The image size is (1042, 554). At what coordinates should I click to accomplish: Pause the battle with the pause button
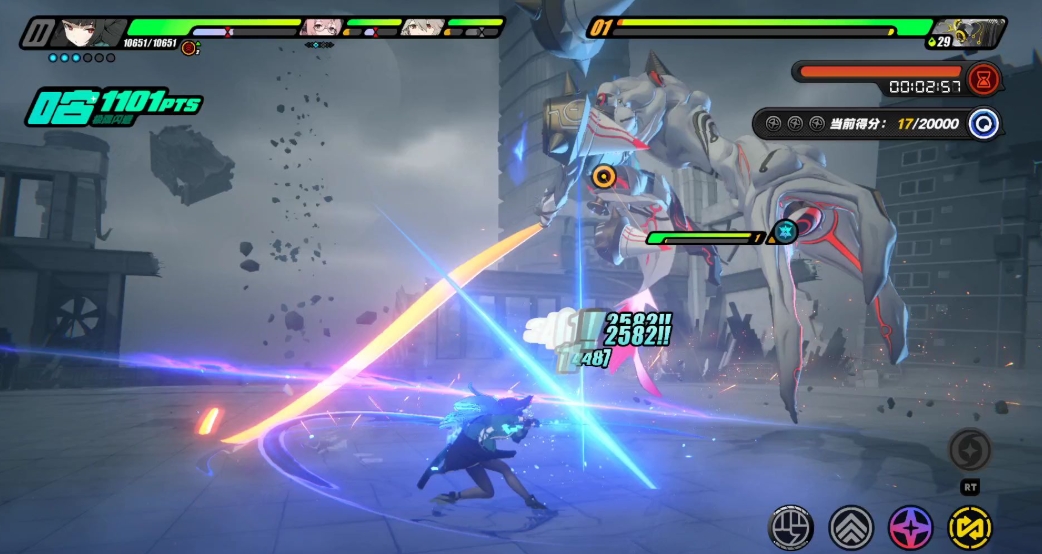[37, 33]
